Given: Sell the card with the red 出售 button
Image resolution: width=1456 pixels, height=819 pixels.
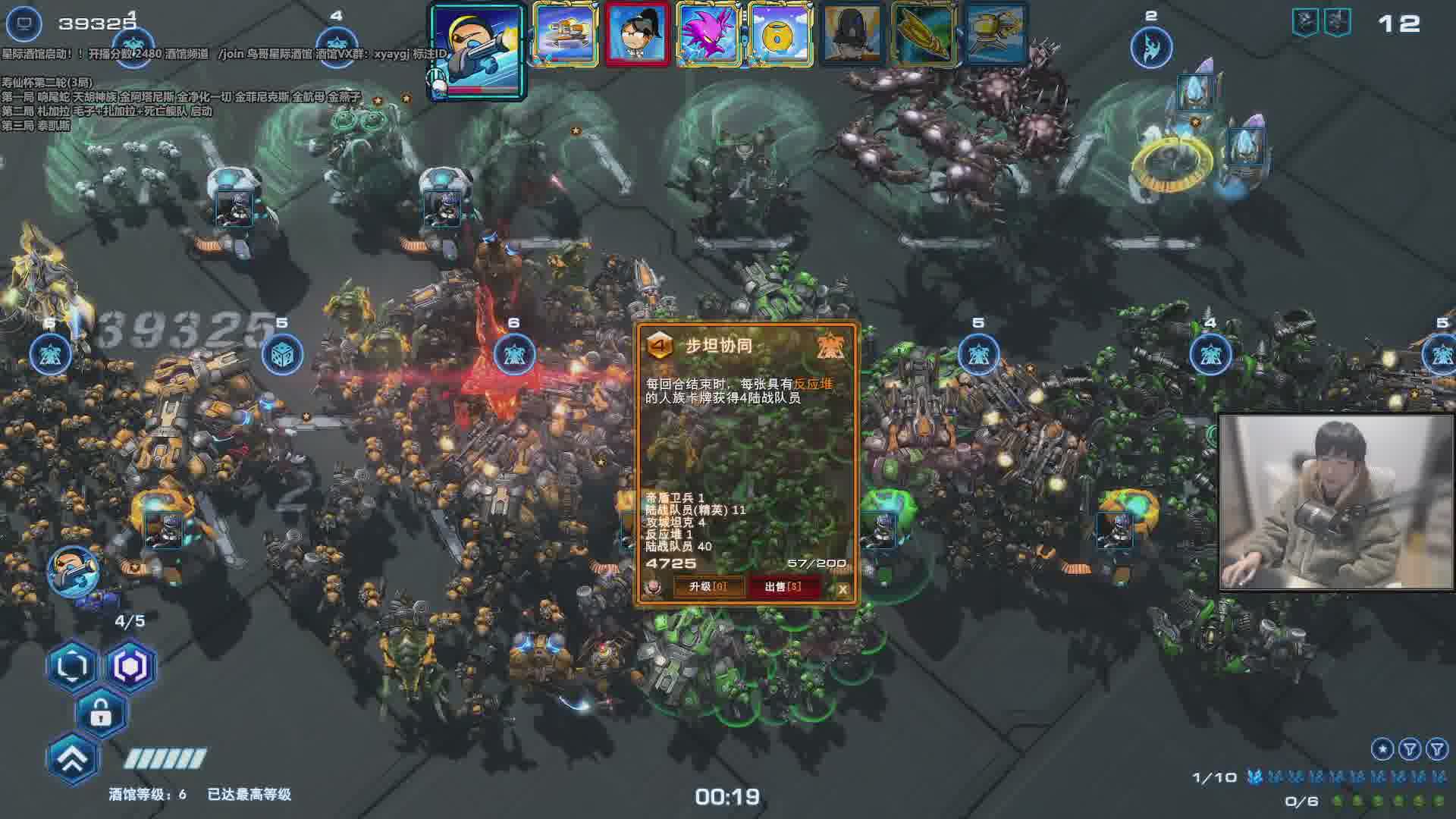Looking at the screenshot, I should 783,587.
